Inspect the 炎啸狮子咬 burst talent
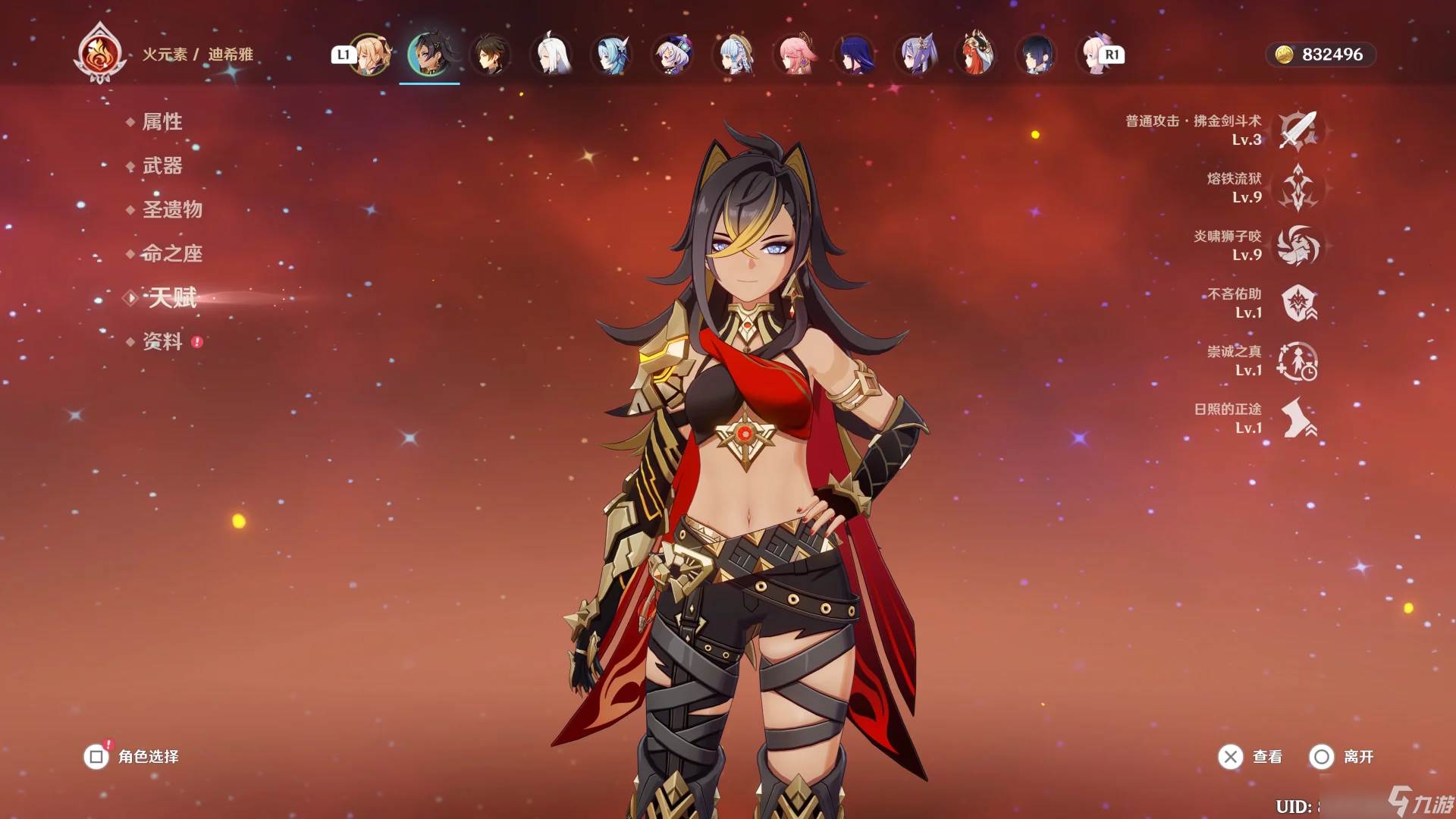The image size is (1456, 819). [1298, 246]
